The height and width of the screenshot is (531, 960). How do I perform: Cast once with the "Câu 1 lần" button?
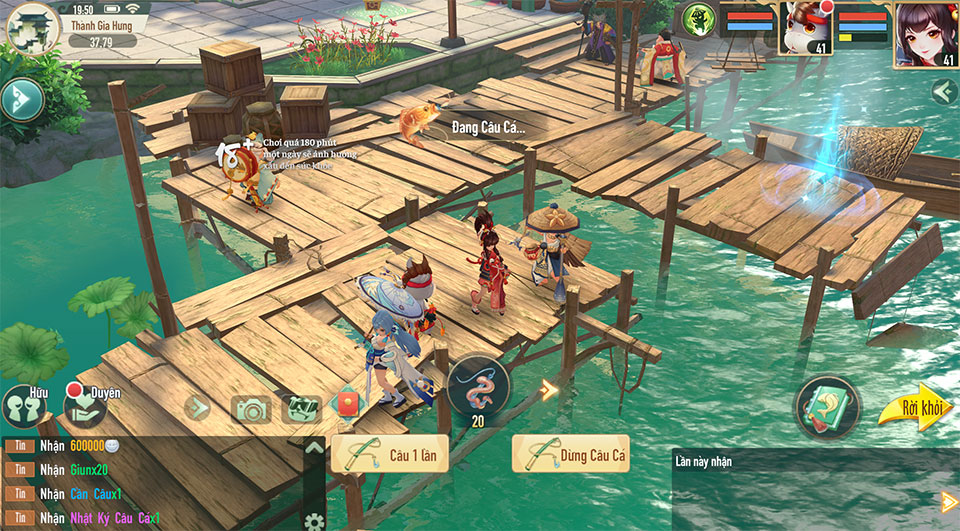tap(390, 454)
